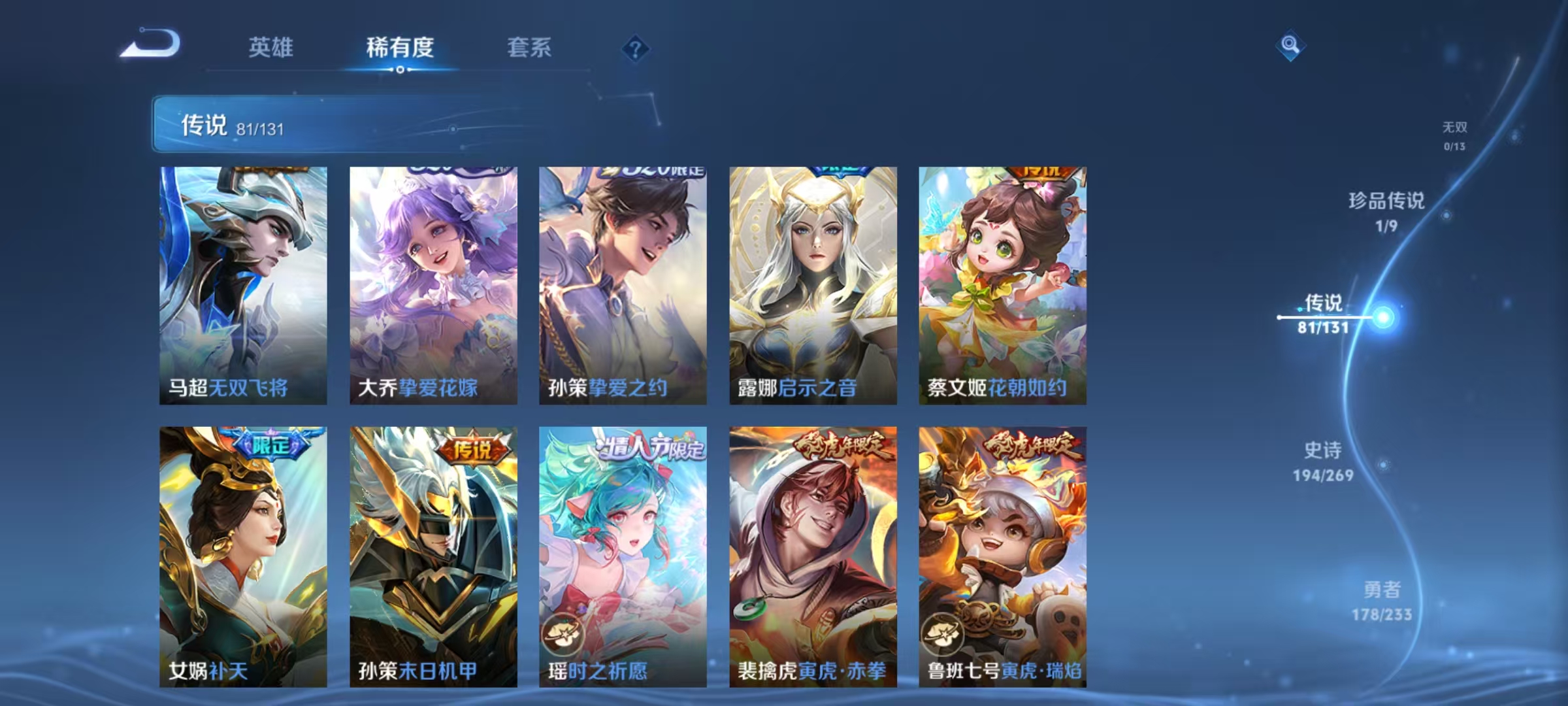The image size is (1568, 706).
Task: Select the 稀有度 tab
Action: [x=400, y=48]
